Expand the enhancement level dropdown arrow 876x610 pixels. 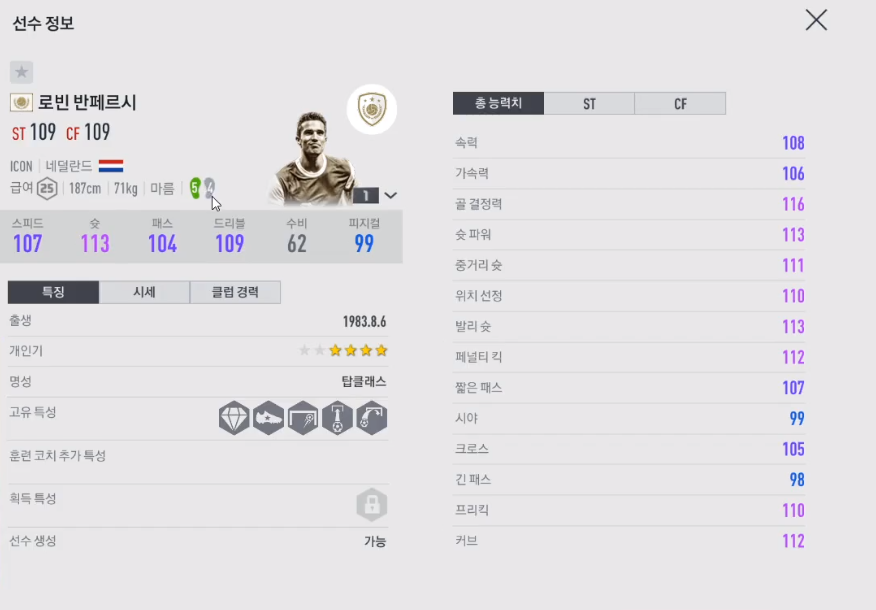[391, 196]
